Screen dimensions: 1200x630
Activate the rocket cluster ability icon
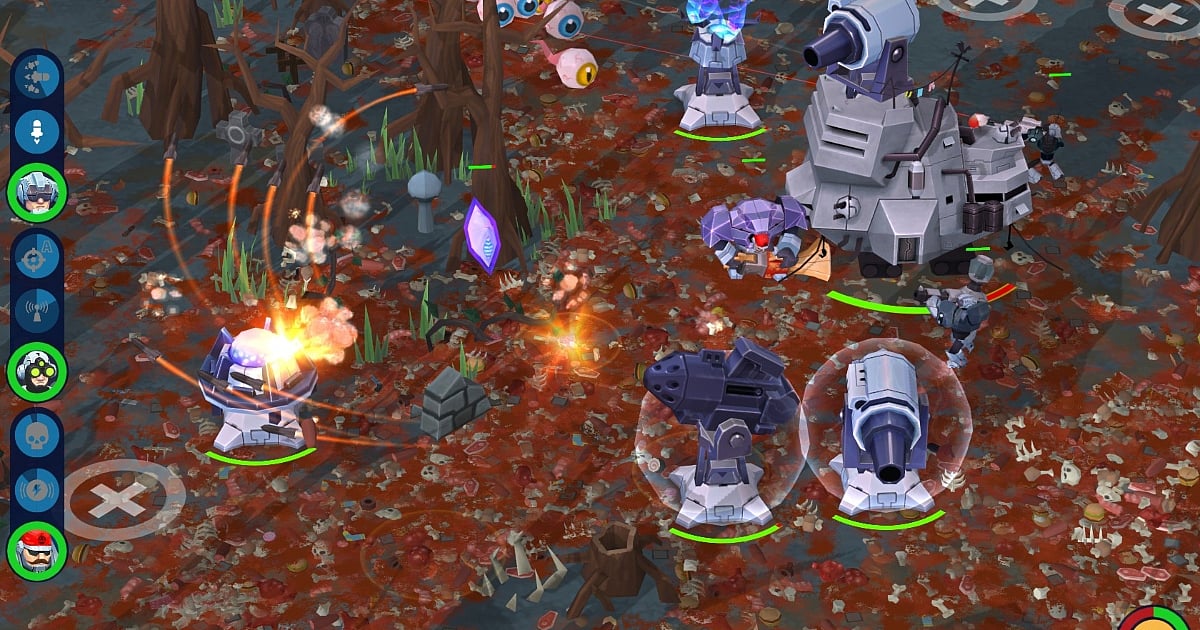(x=37, y=77)
